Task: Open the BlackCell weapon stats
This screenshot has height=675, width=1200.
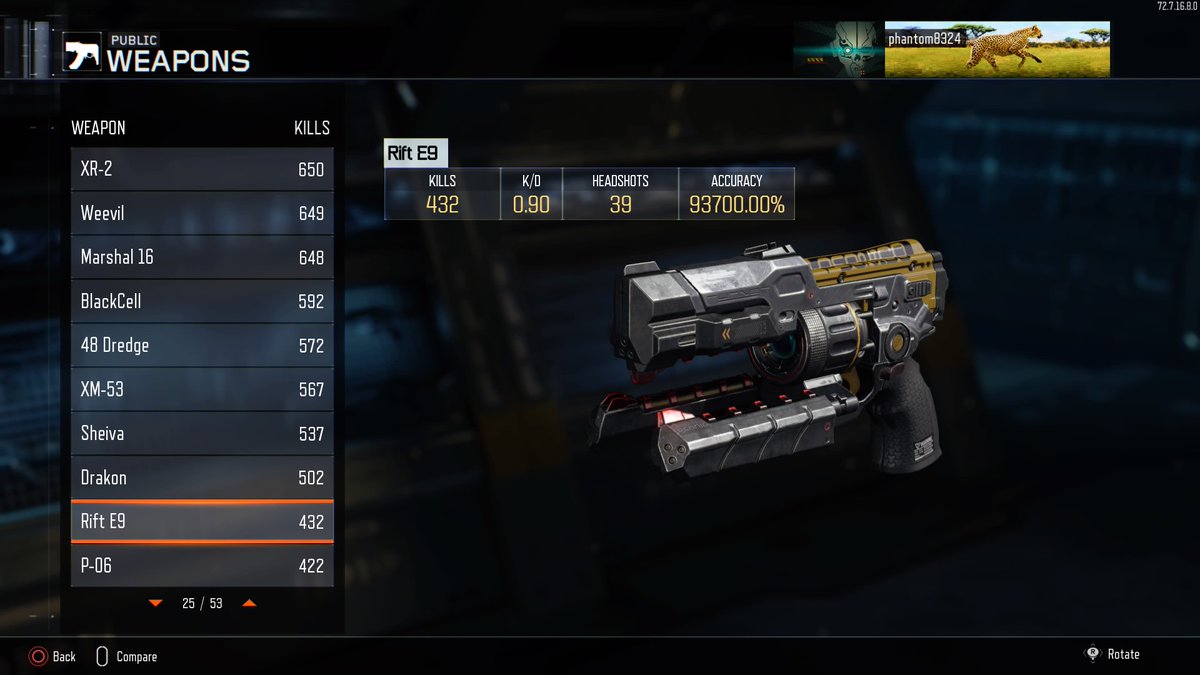Action: pos(202,302)
